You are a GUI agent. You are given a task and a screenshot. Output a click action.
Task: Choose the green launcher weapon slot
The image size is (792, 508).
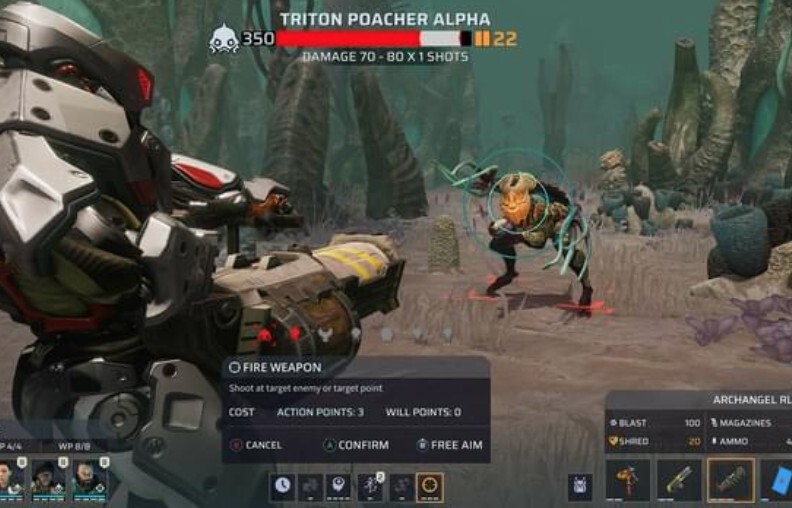(x=679, y=481)
